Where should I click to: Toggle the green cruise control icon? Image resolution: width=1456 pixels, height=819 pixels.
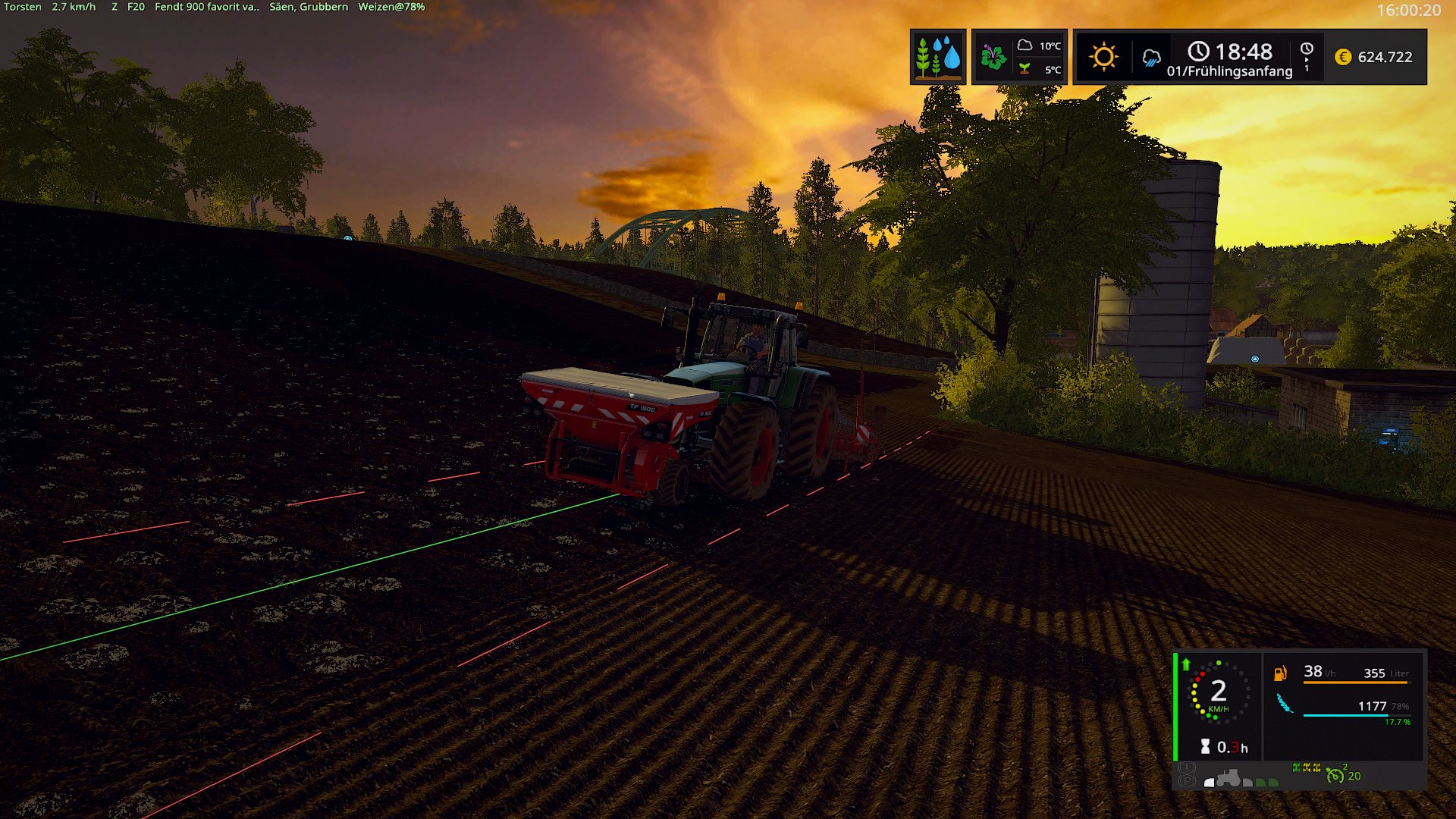pos(1335,775)
